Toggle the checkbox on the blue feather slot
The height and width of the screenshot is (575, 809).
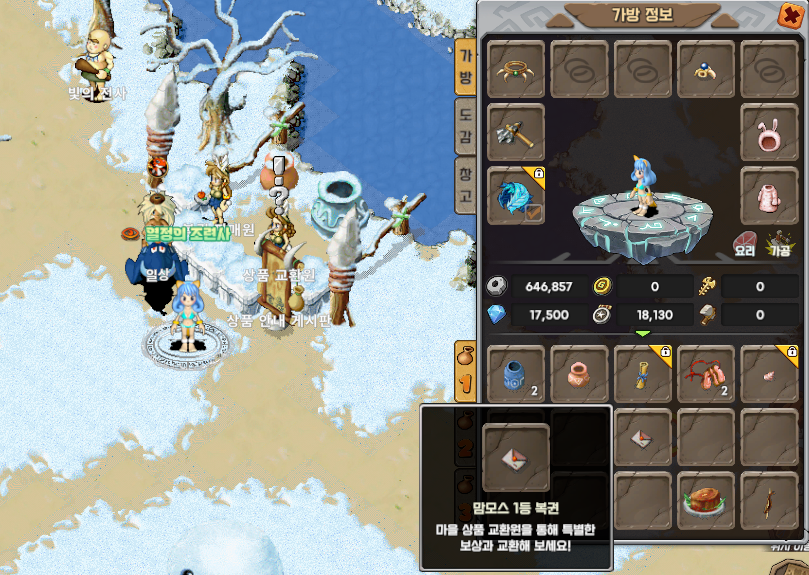[x=535, y=212]
